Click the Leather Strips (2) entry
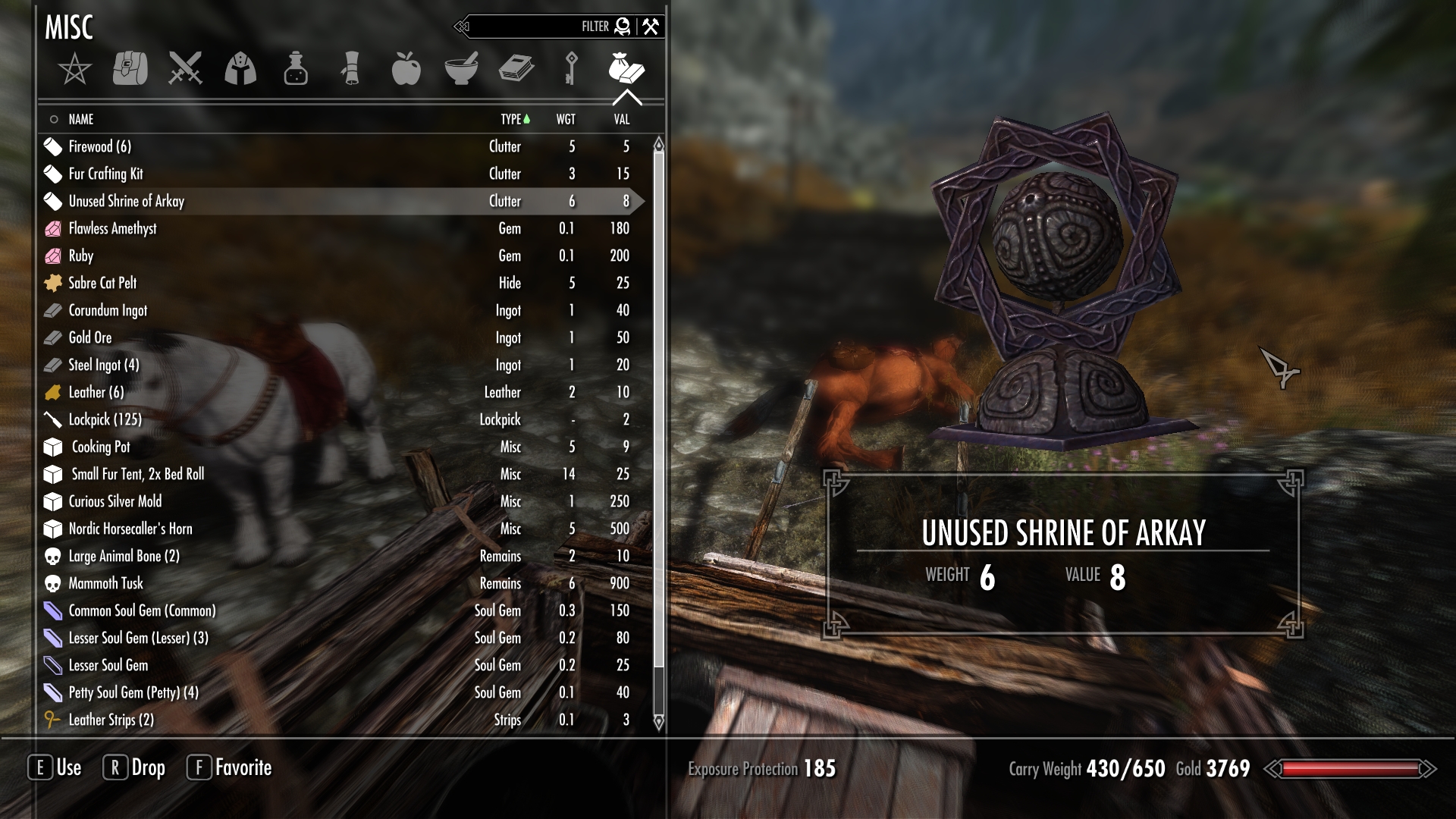Screen dimensions: 1456x819 pyautogui.click(x=111, y=720)
